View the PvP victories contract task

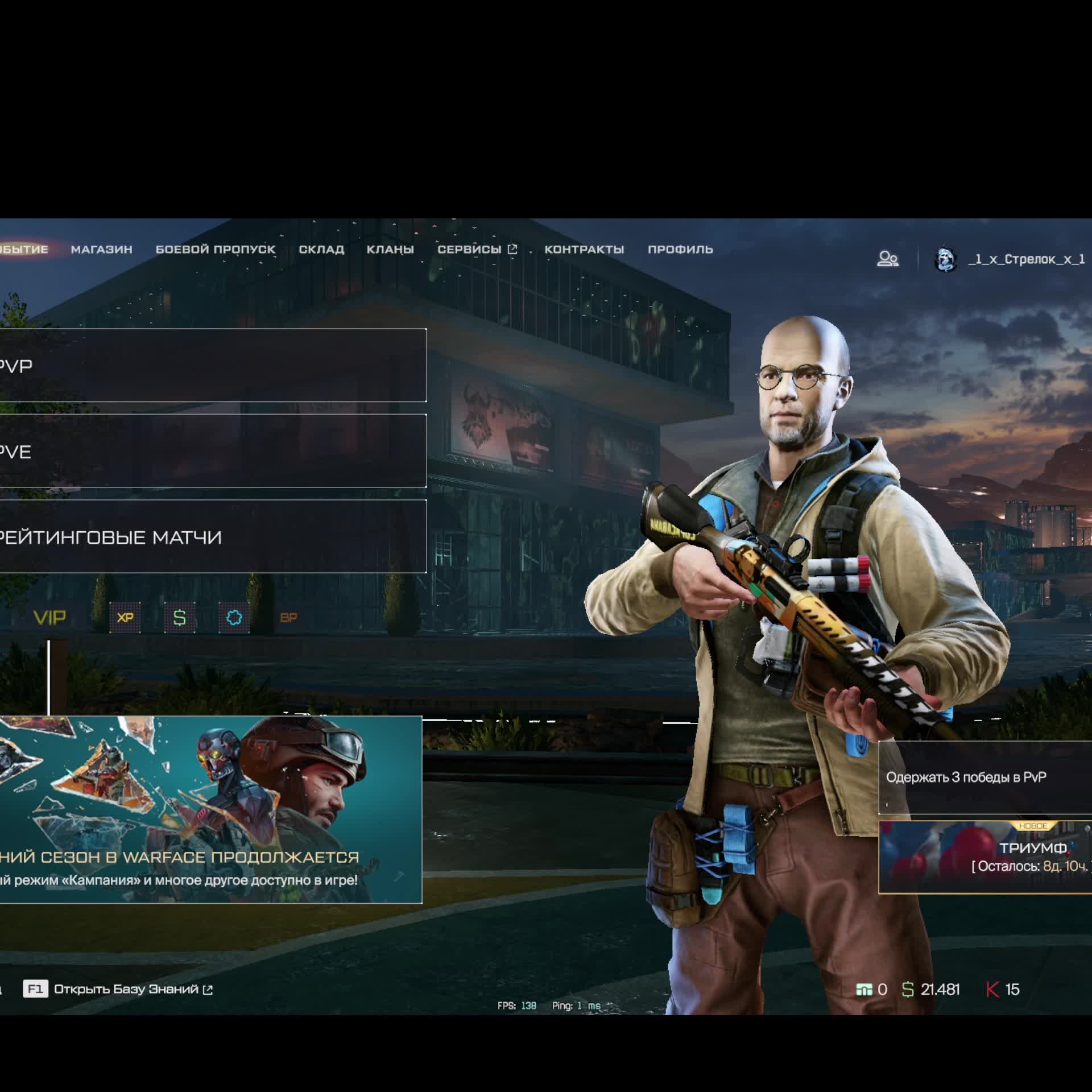pyautogui.click(x=985, y=777)
